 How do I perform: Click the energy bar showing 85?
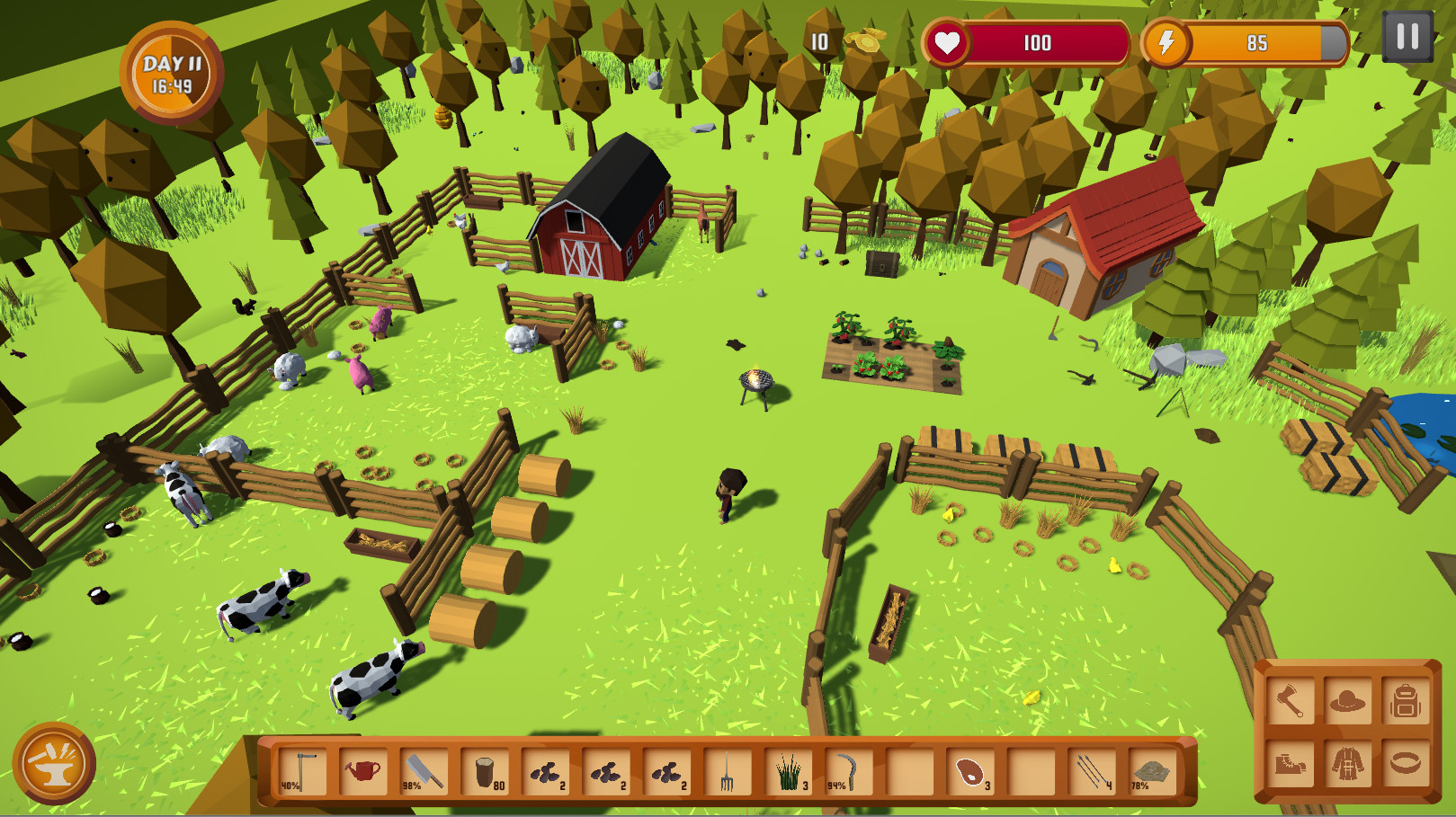1257,41
